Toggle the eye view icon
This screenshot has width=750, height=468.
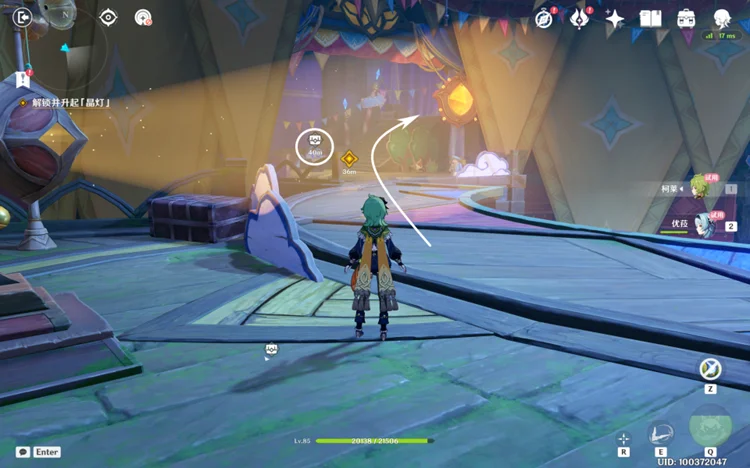tap(108, 17)
